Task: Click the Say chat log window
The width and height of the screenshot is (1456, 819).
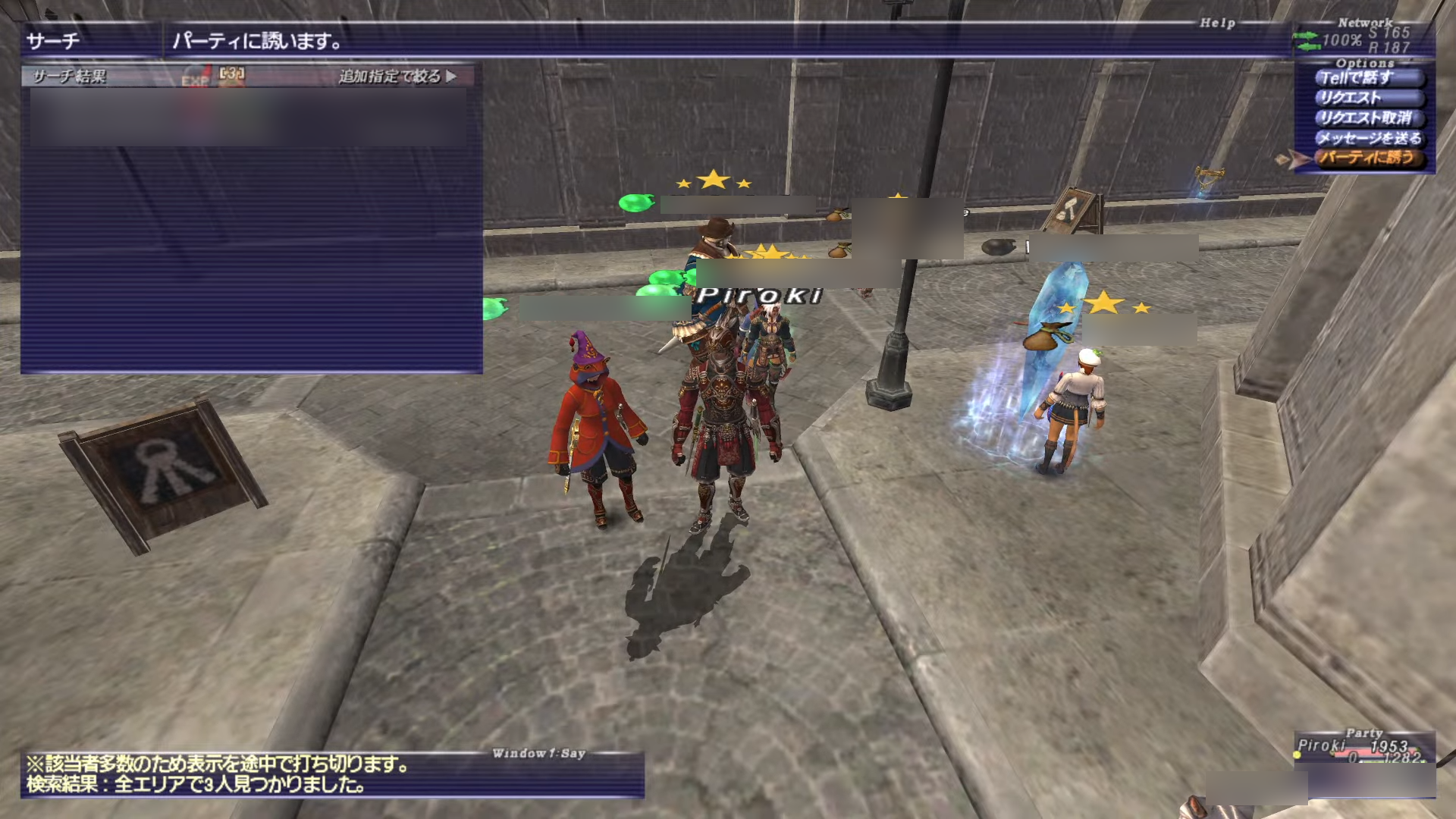Action: (332, 775)
